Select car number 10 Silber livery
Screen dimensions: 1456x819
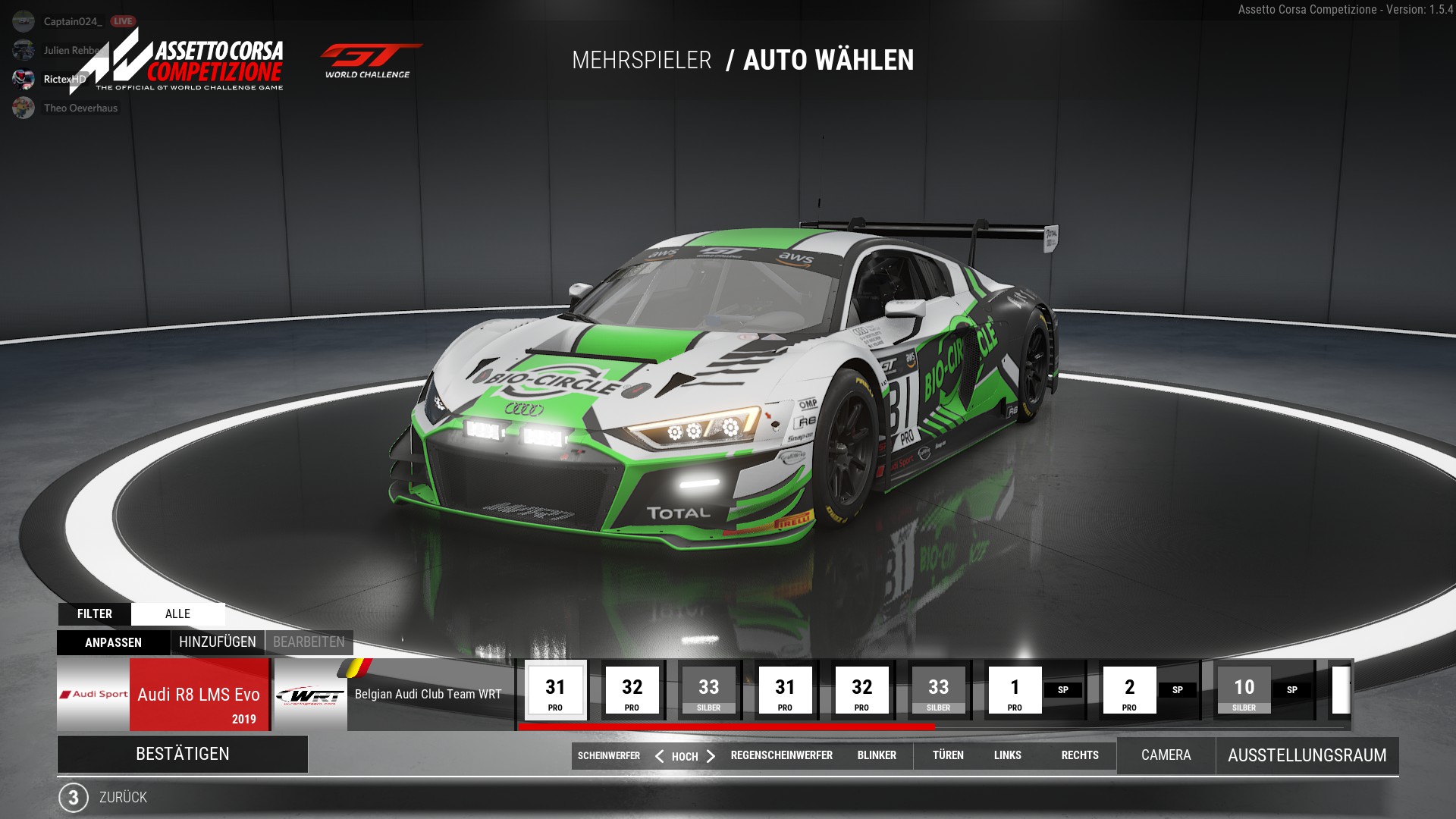(1244, 691)
